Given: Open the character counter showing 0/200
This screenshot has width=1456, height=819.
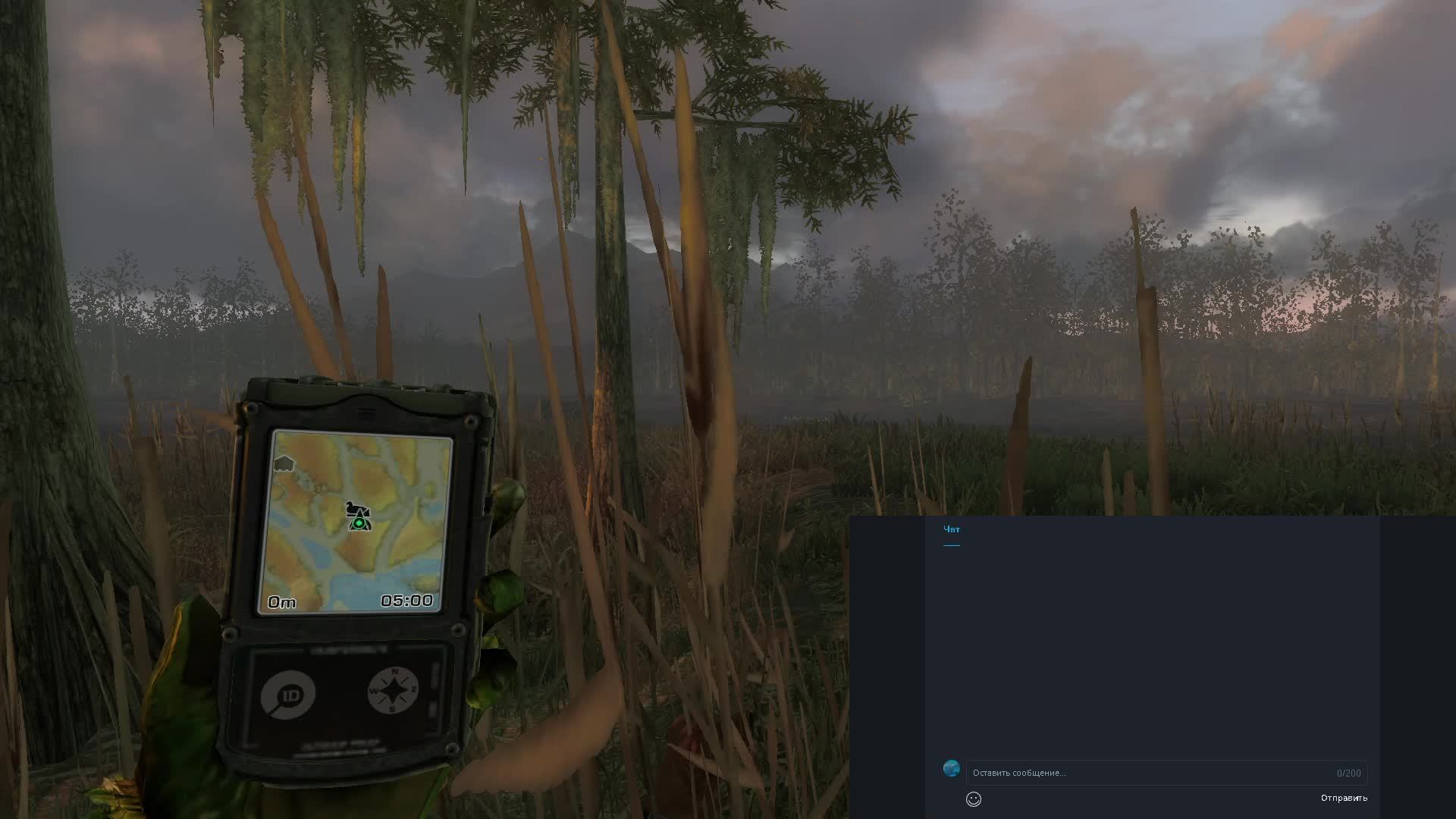Looking at the screenshot, I should tap(1349, 773).
